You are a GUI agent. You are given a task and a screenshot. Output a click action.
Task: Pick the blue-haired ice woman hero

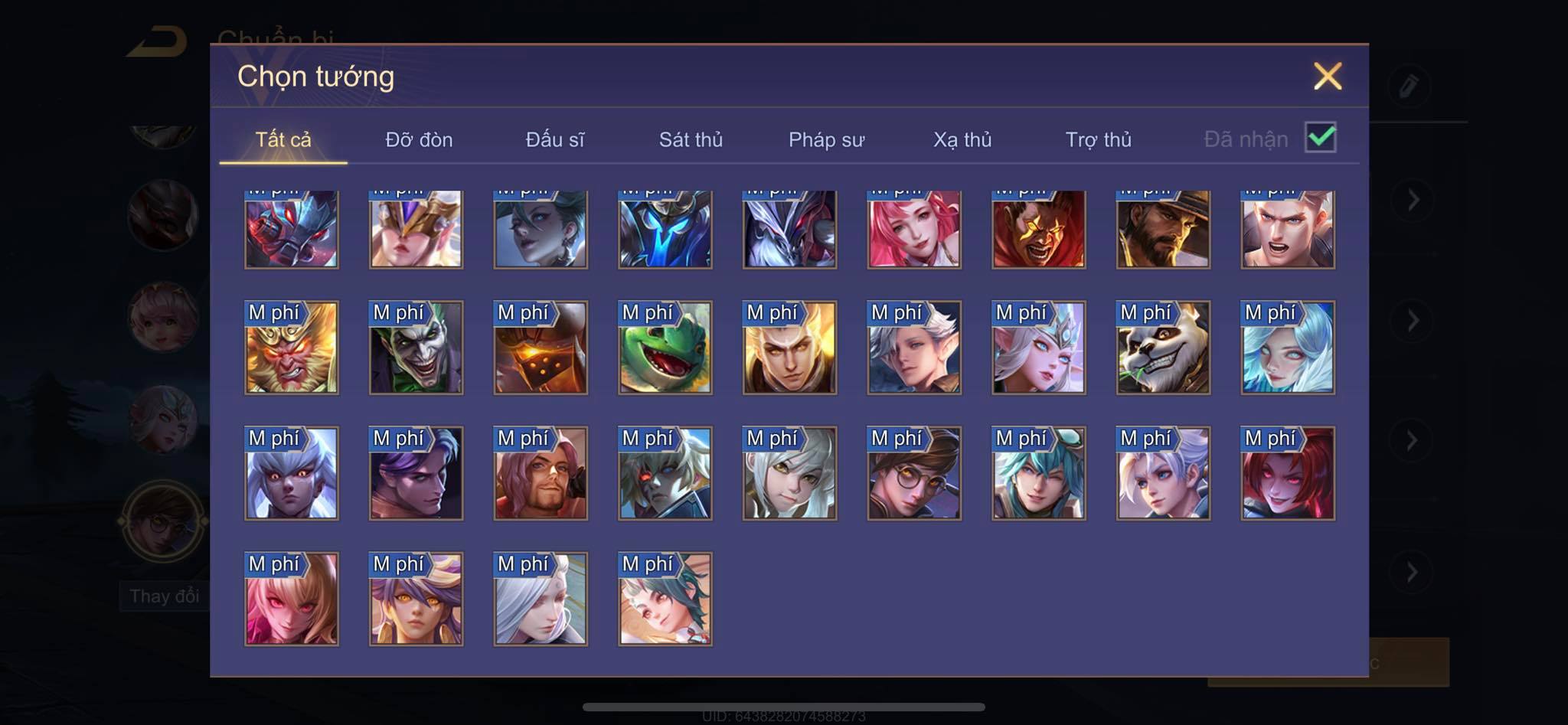1288,348
